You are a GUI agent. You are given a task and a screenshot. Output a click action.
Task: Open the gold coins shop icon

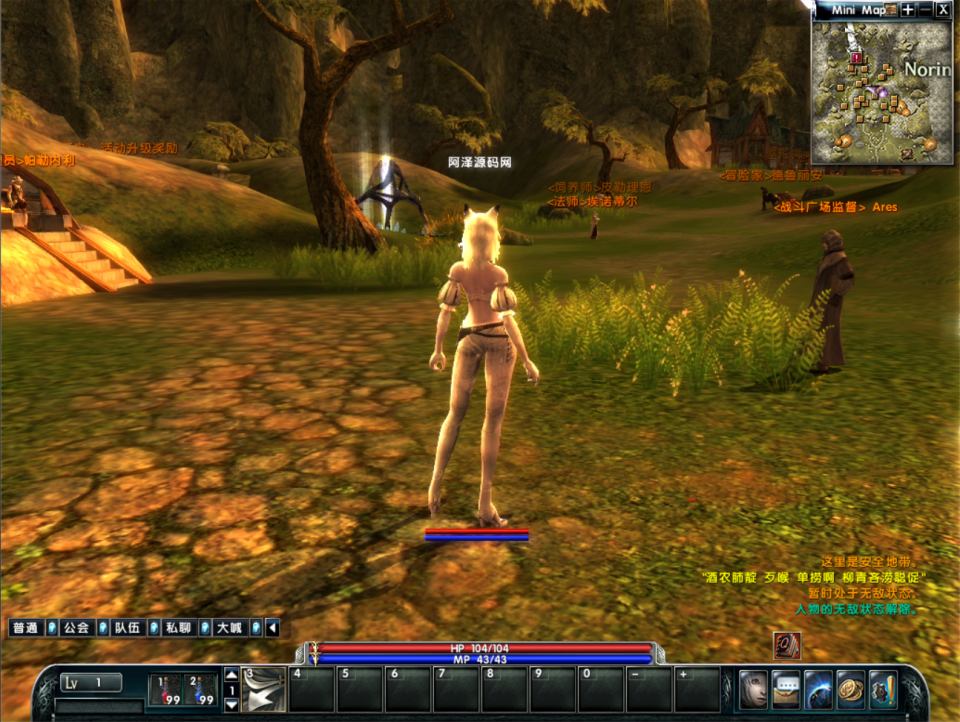click(851, 690)
